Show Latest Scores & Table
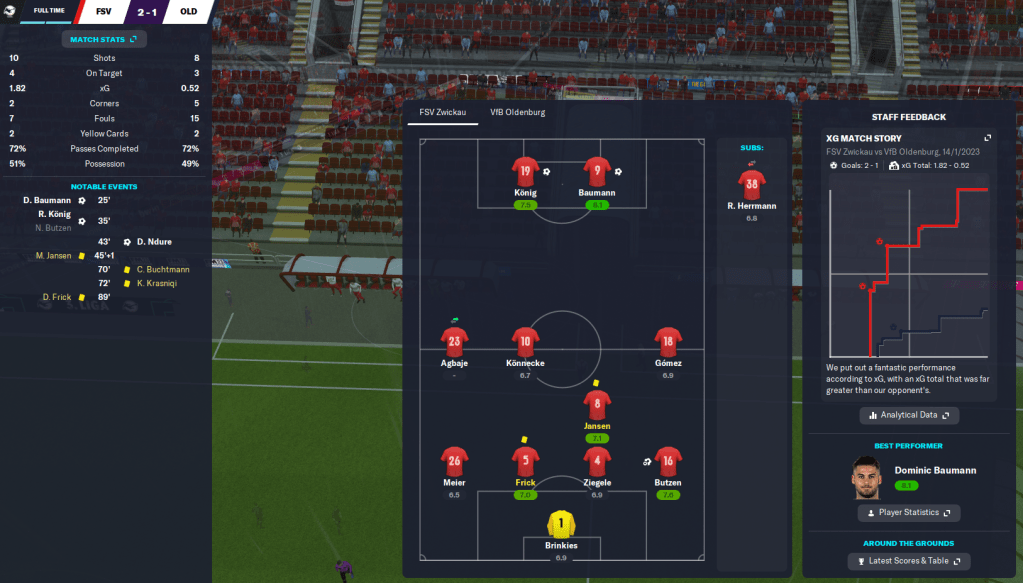Image resolution: width=1023 pixels, height=583 pixels. (x=909, y=561)
